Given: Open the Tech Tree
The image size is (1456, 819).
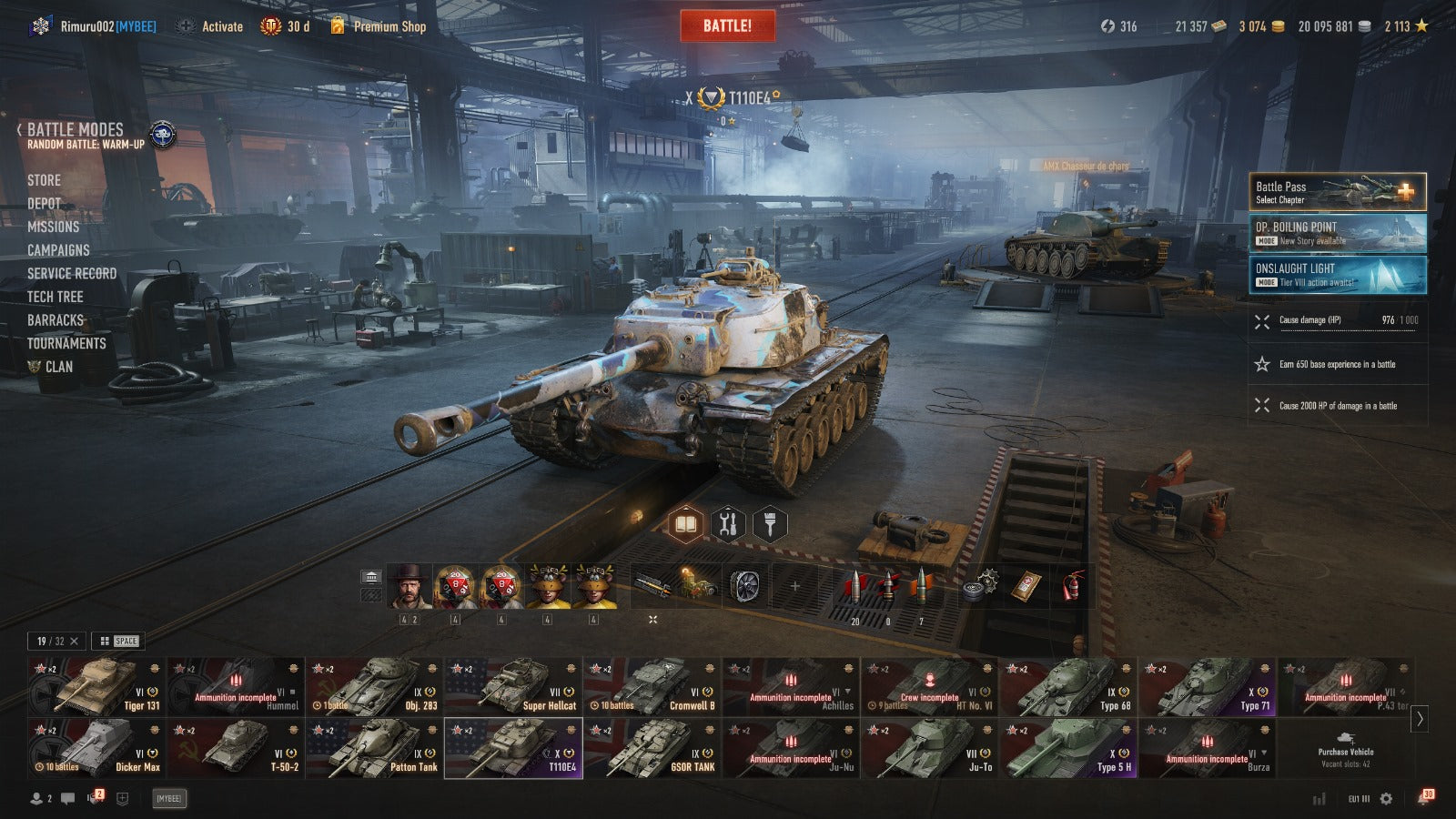Looking at the screenshot, I should pyautogui.click(x=55, y=297).
